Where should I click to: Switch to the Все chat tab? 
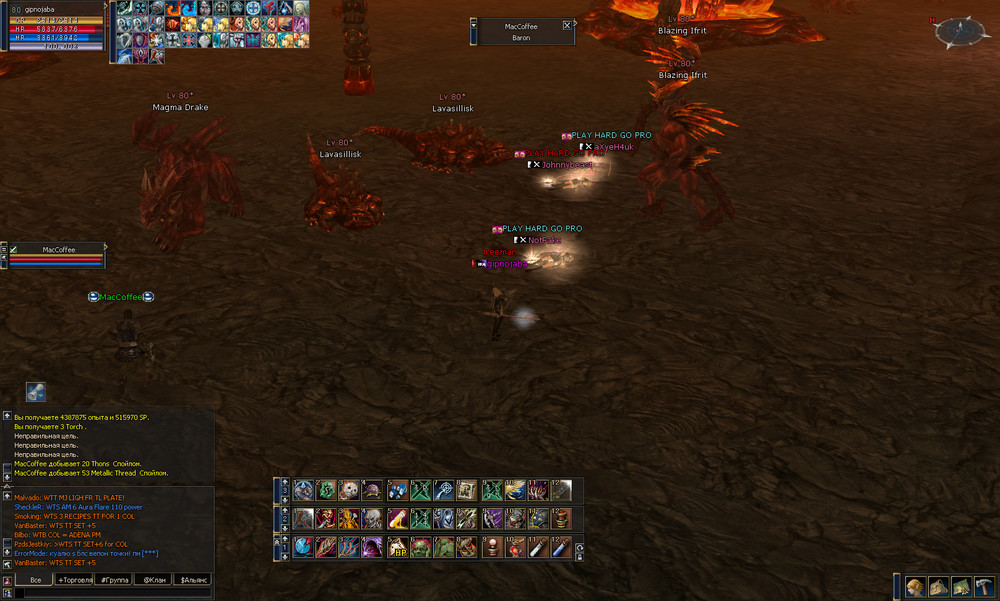click(x=35, y=580)
